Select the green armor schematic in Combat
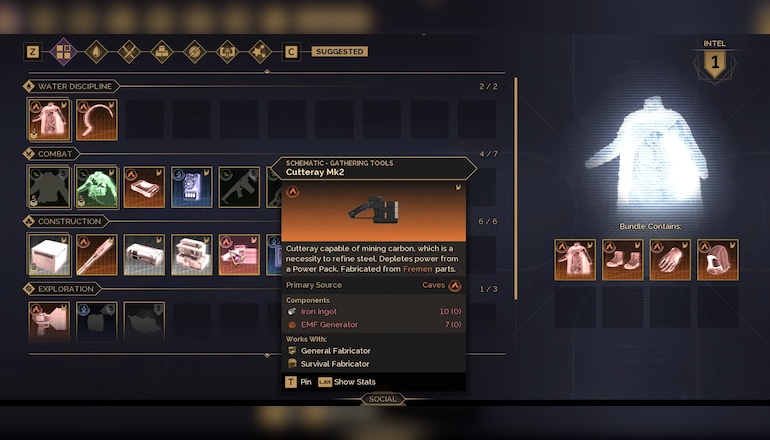 [x=97, y=187]
